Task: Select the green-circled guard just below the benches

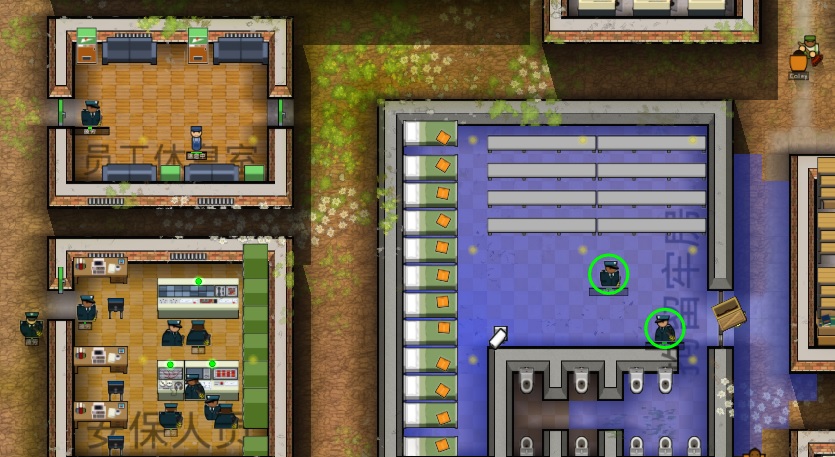Action: click(x=609, y=274)
